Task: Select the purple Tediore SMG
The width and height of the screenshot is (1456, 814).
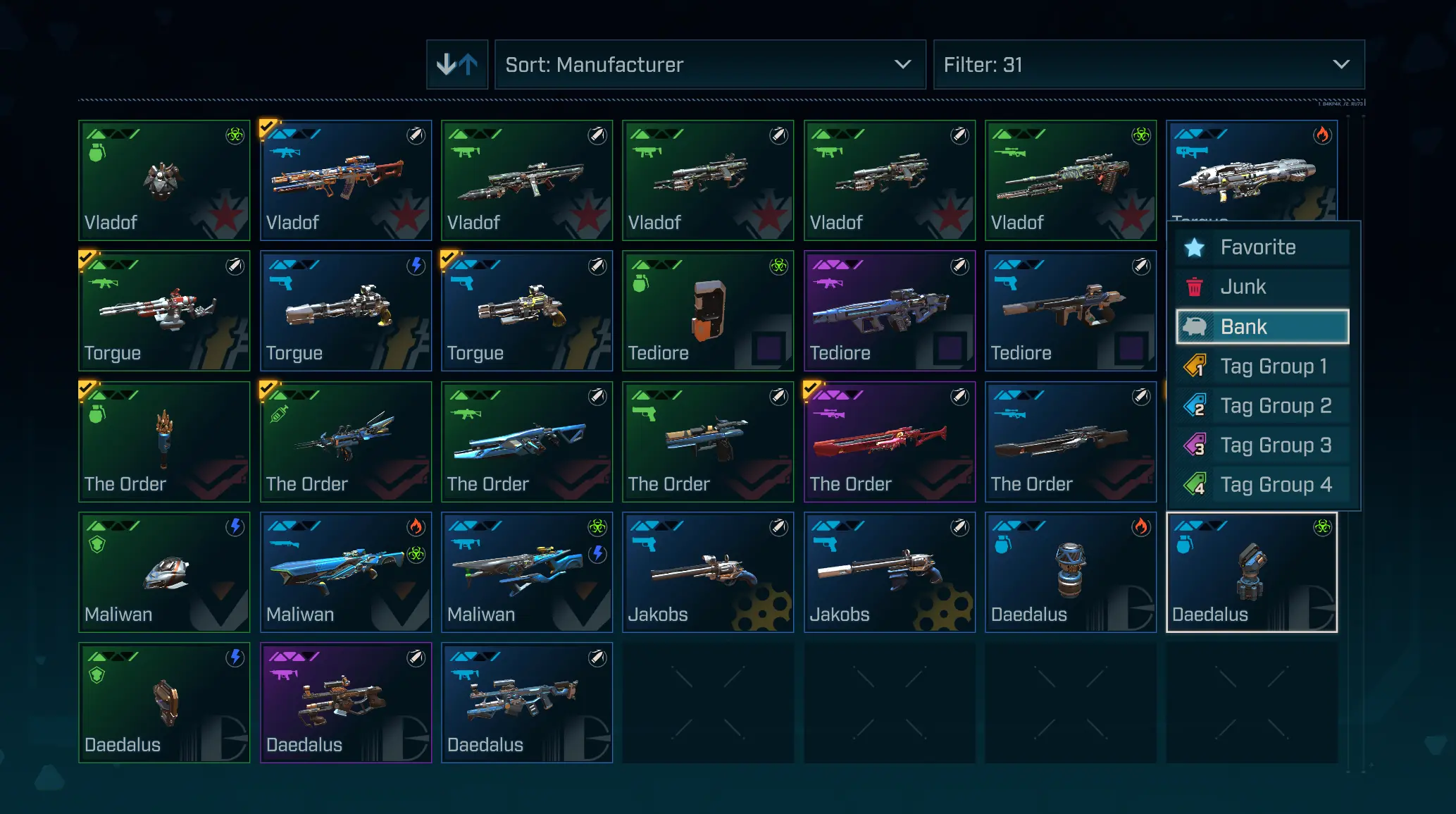Action: point(889,311)
